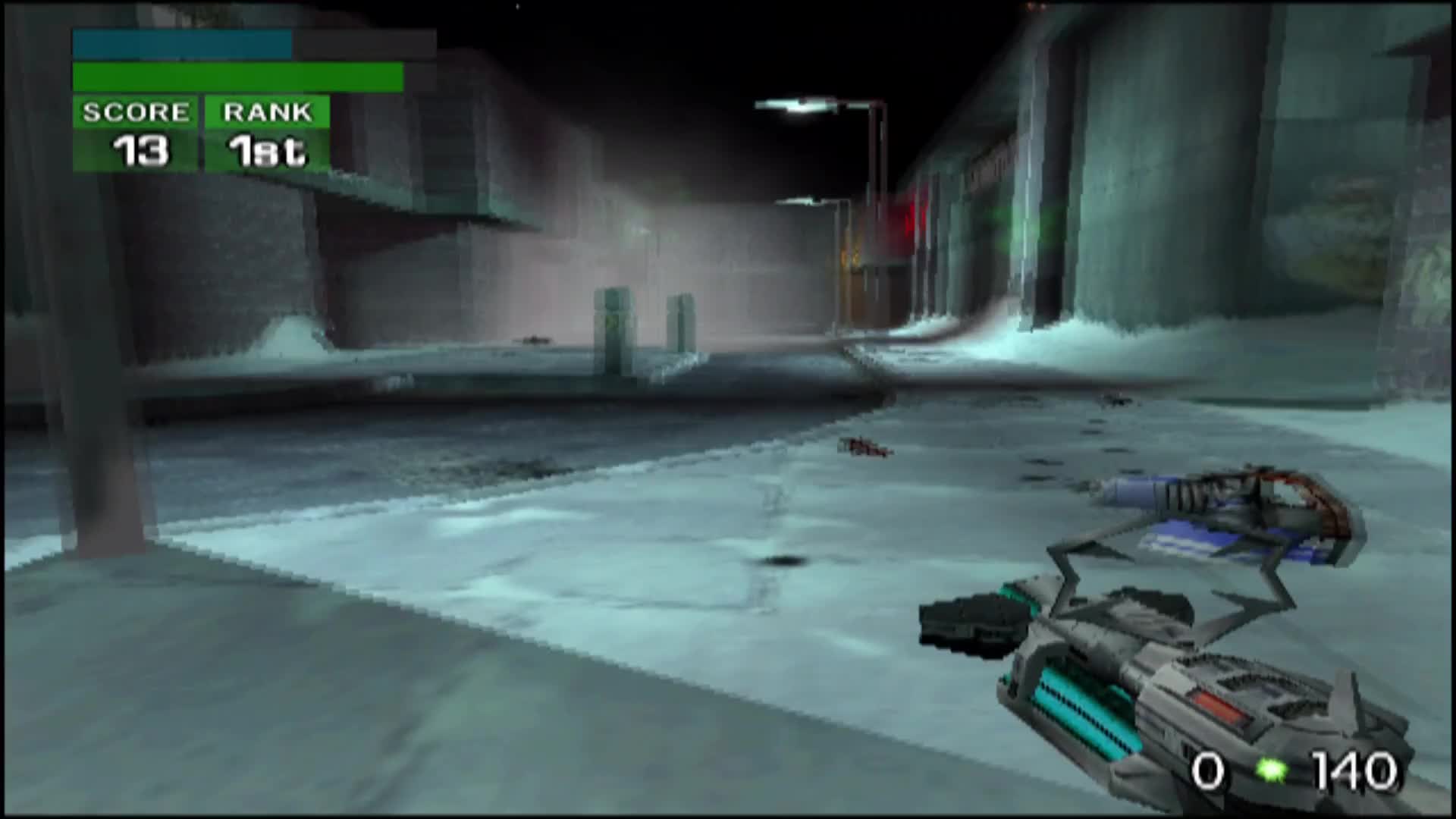Click the 1st place rank value
This screenshot has height=819, width=1456.
point(267,152)
